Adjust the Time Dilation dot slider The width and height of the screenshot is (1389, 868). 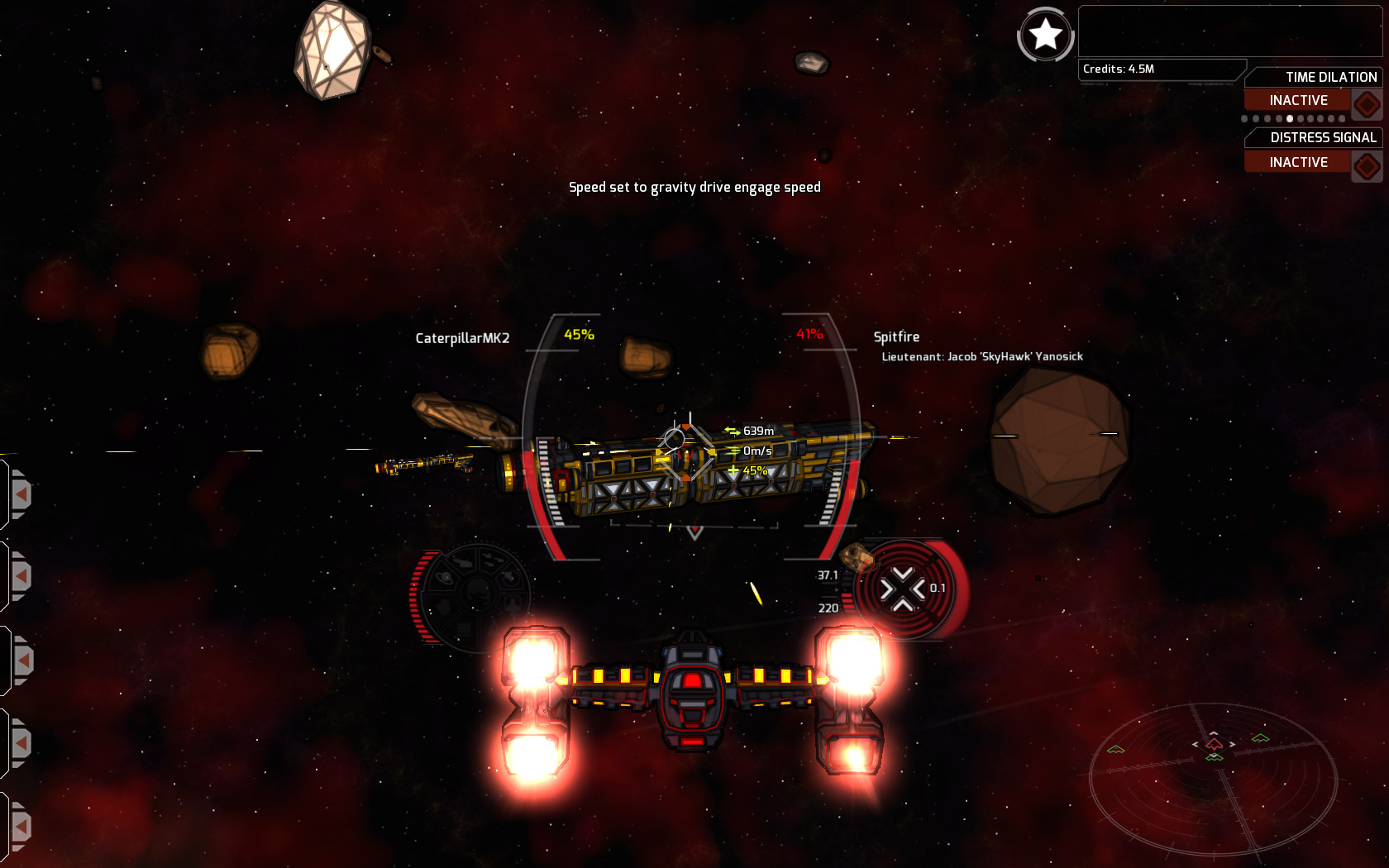pos(1291,119)
